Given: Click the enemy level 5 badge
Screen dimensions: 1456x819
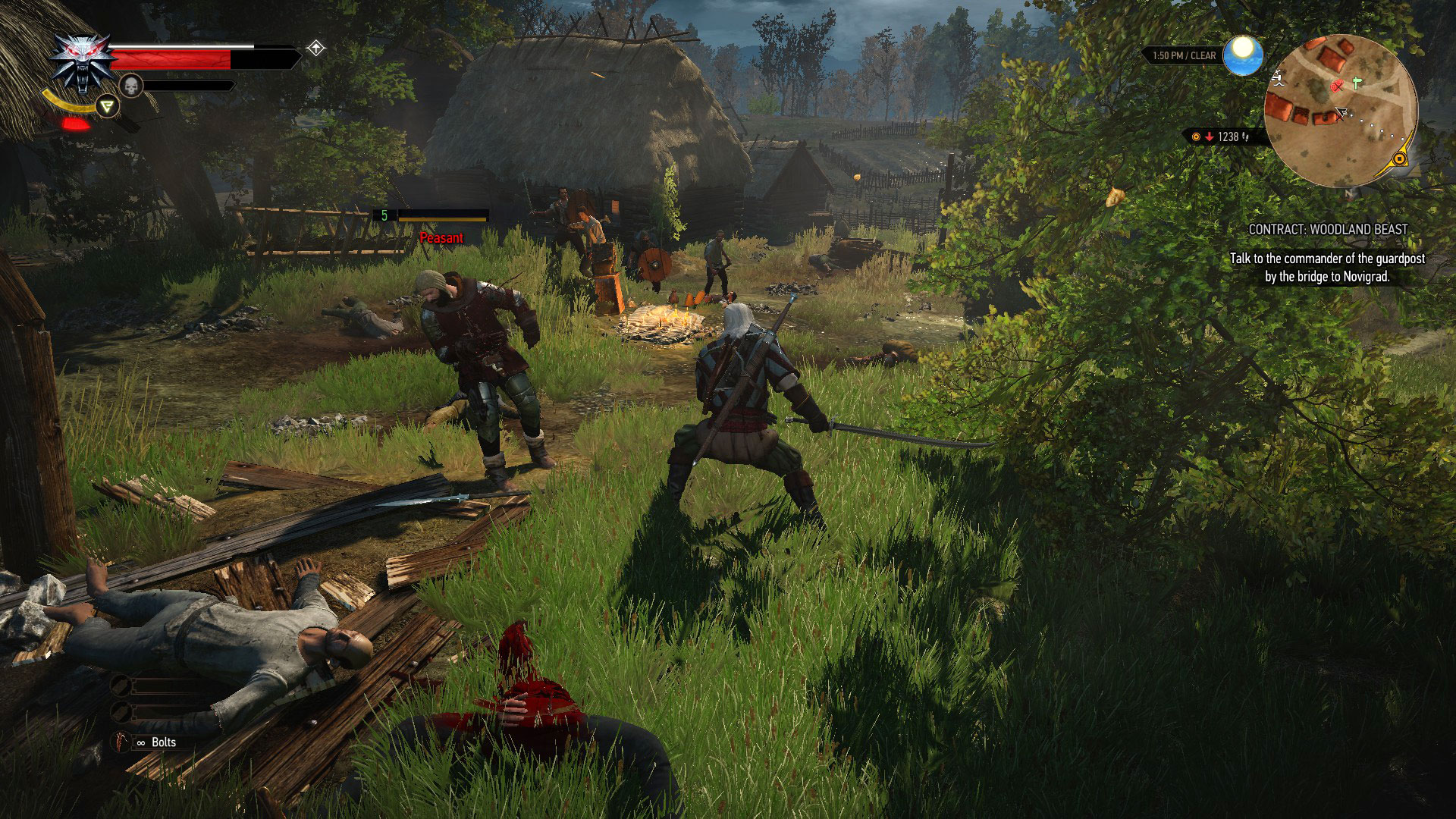Looking at the screenshot, I should (385, 216).
